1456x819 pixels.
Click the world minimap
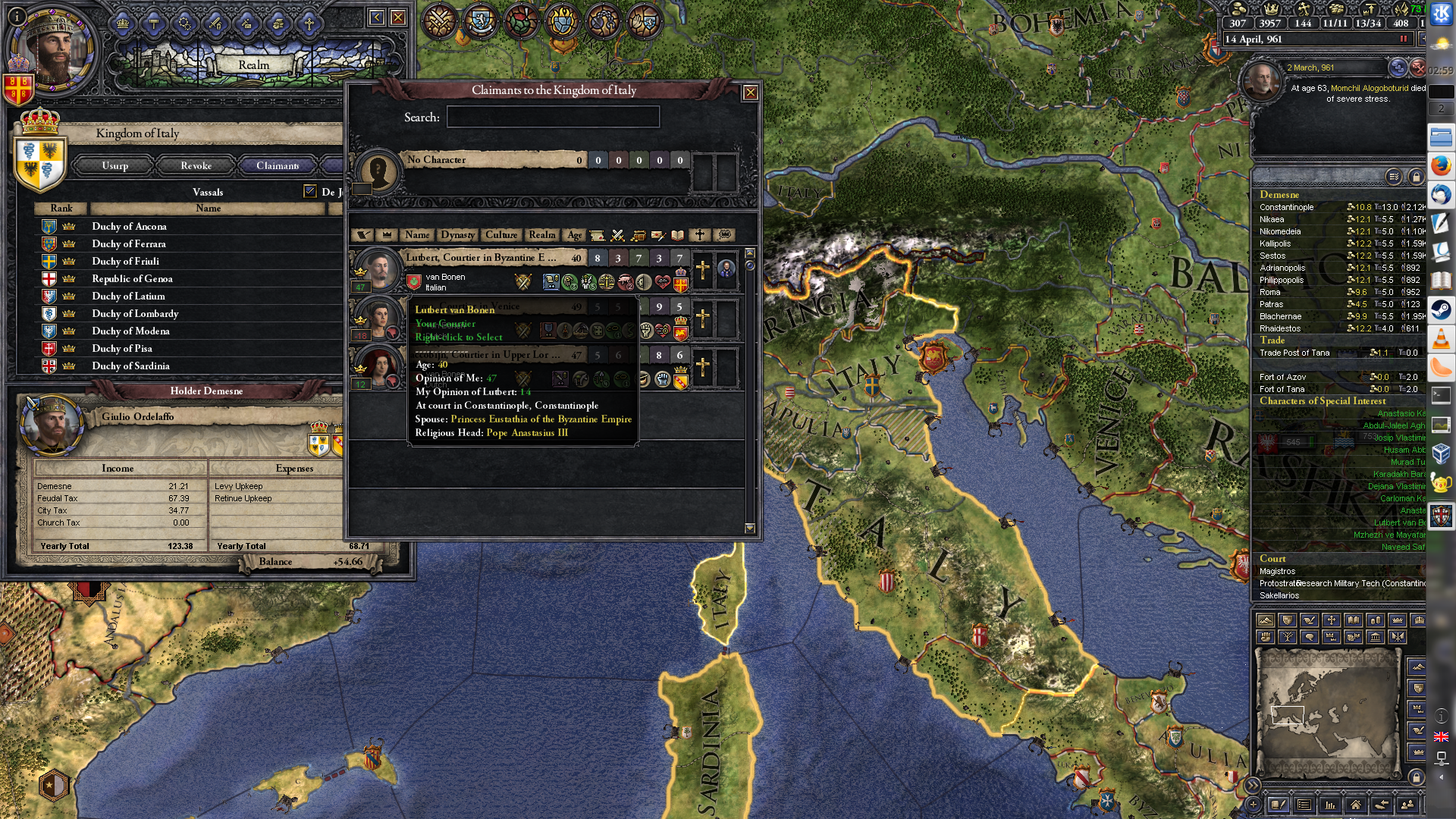pyautogui.click(x=1327, y=713)
